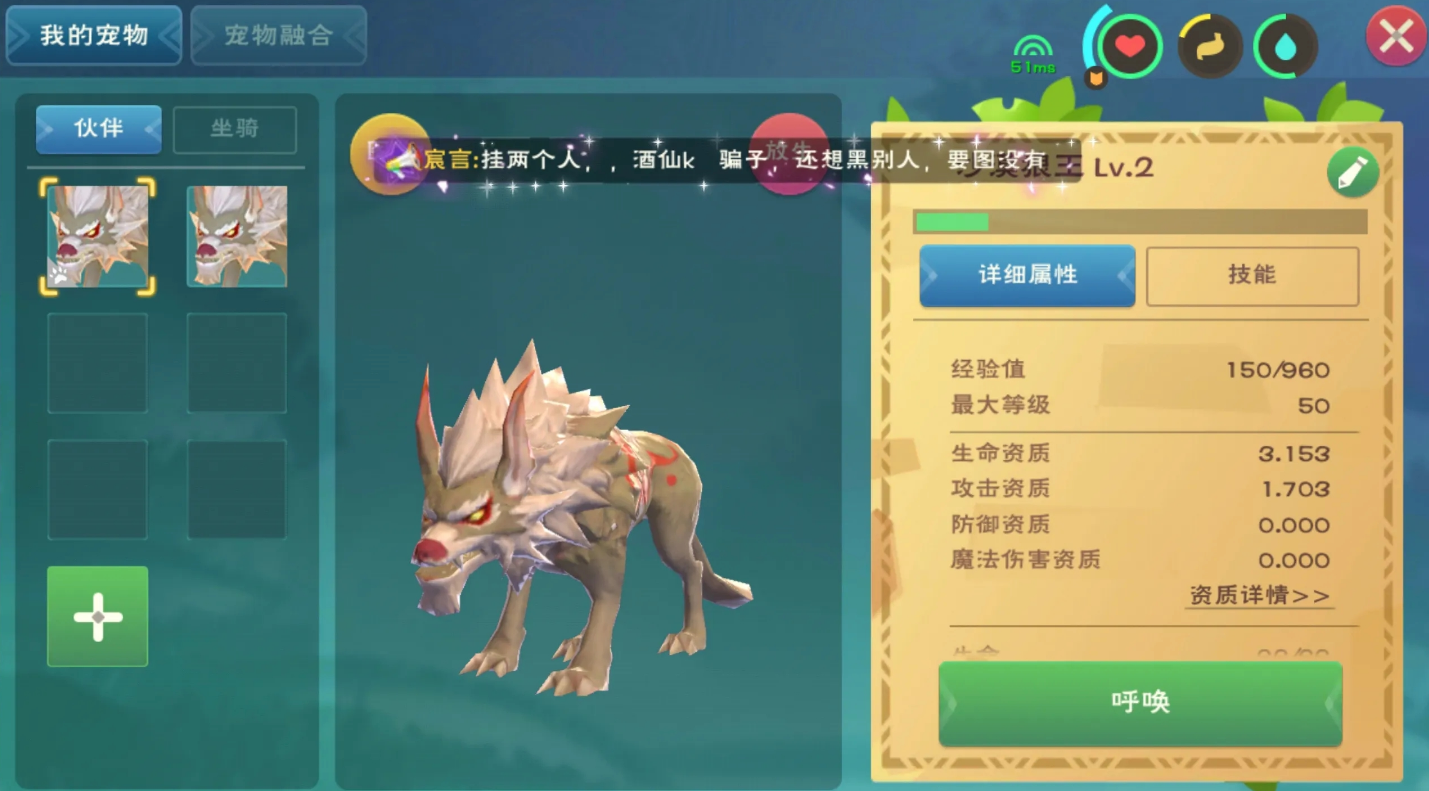This screenshot has width=1429, height=791.
Task: Switch to the 坐骑 mounts tab
Action: (x=235, y=129)
